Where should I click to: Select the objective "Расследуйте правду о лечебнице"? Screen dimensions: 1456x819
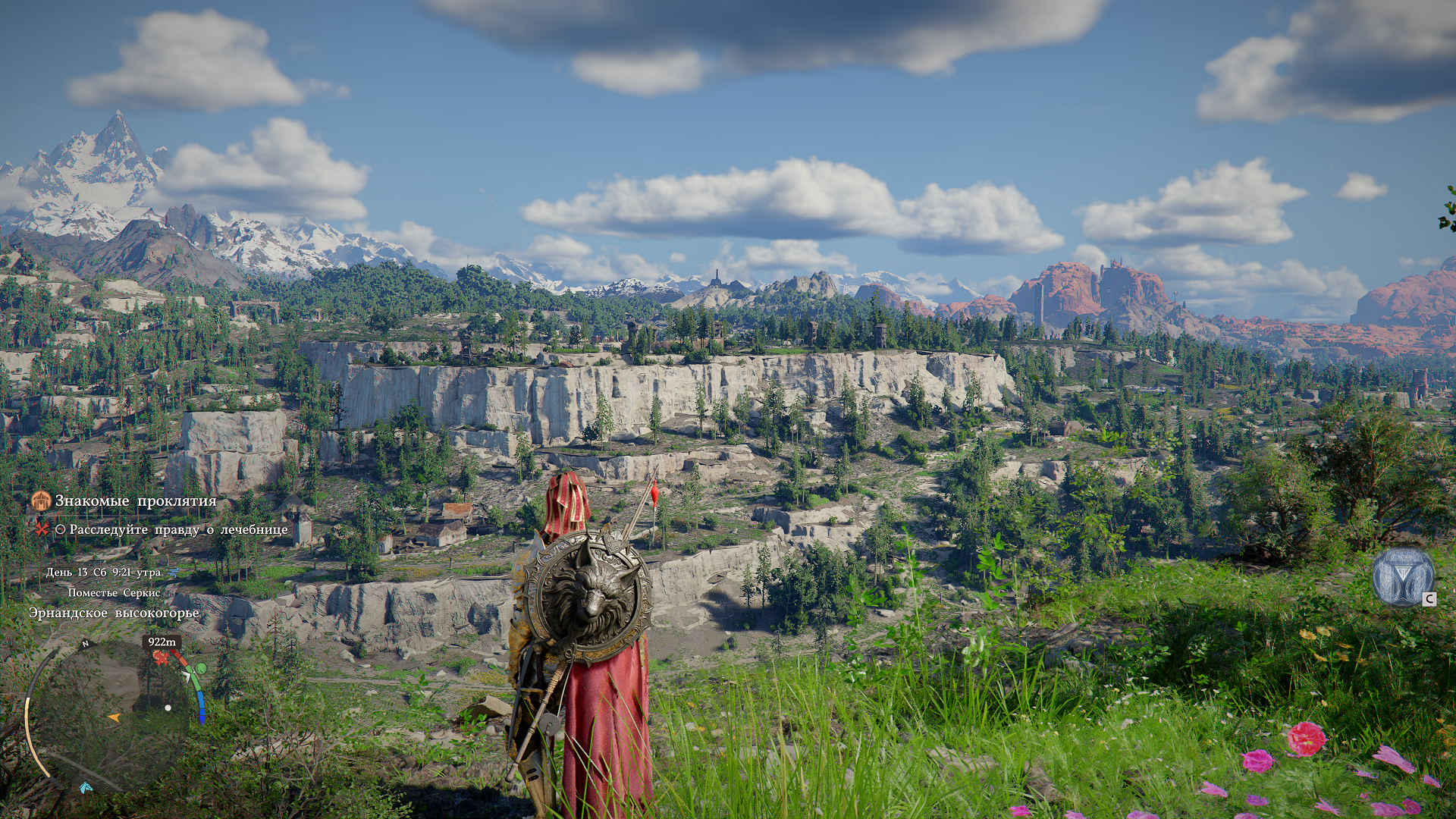(178, 529)
